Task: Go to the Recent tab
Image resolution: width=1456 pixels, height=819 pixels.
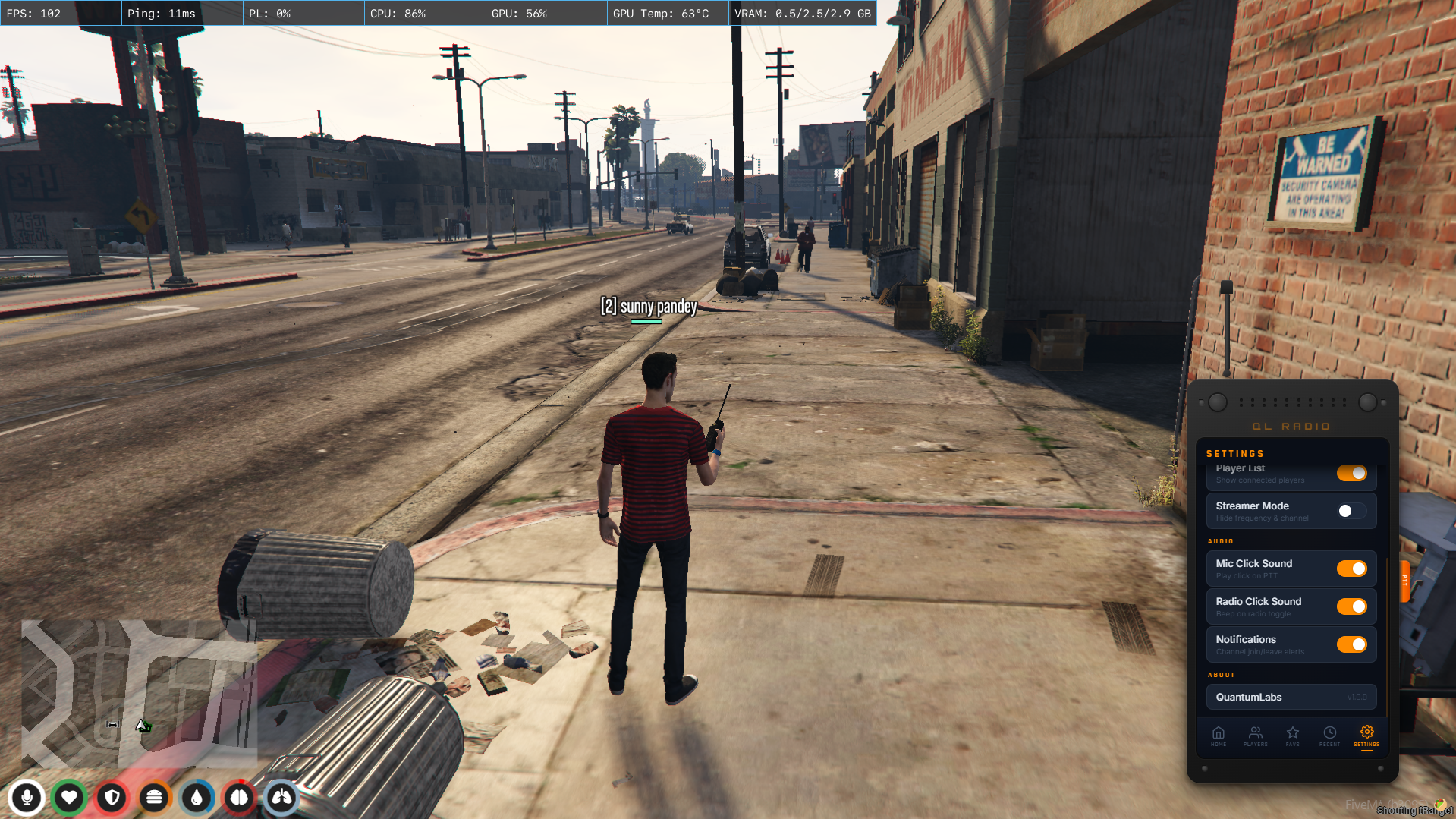Action: [x=1329, y=736]
